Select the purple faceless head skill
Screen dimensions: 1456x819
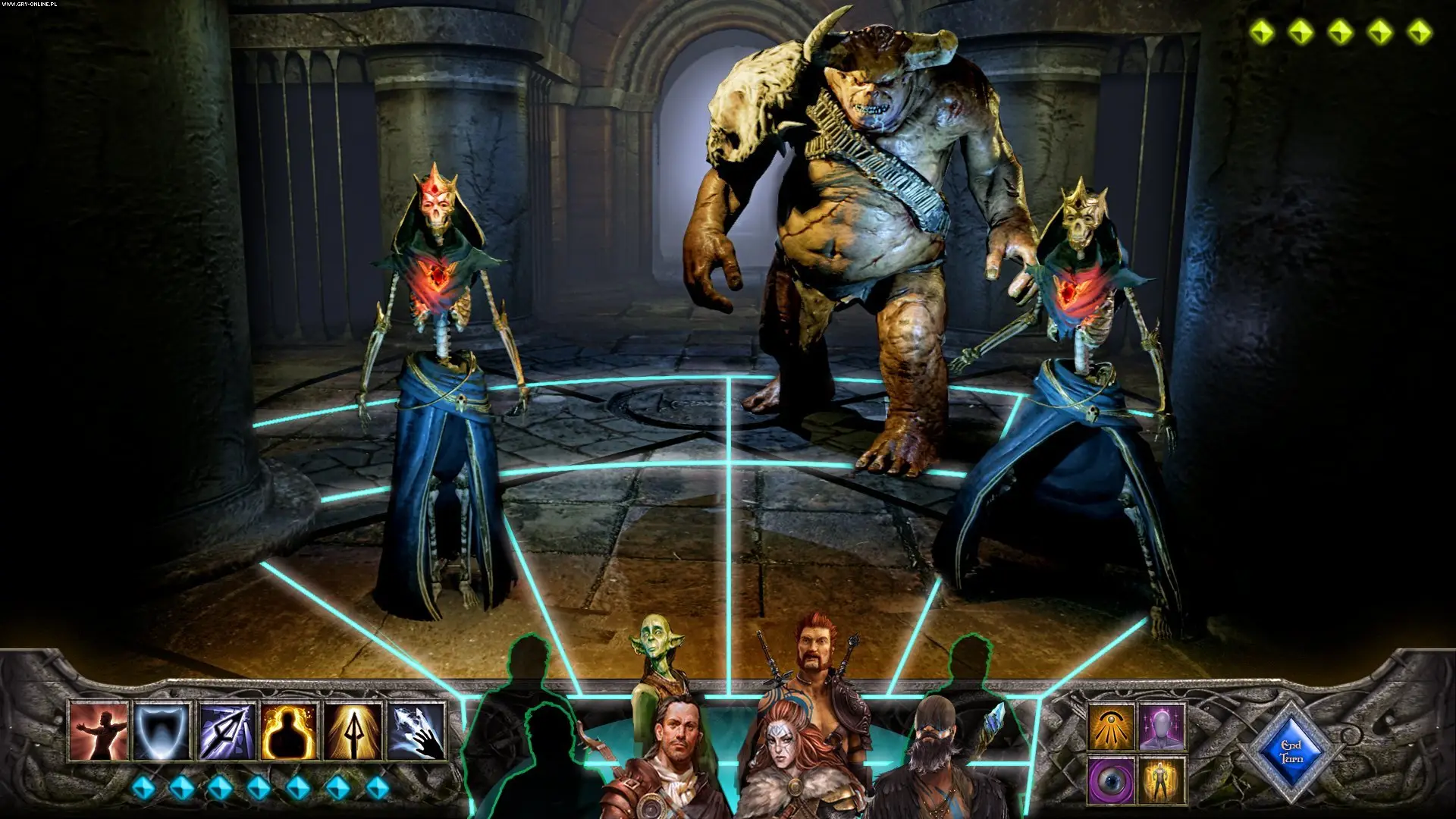click(x=1161, y=726)
